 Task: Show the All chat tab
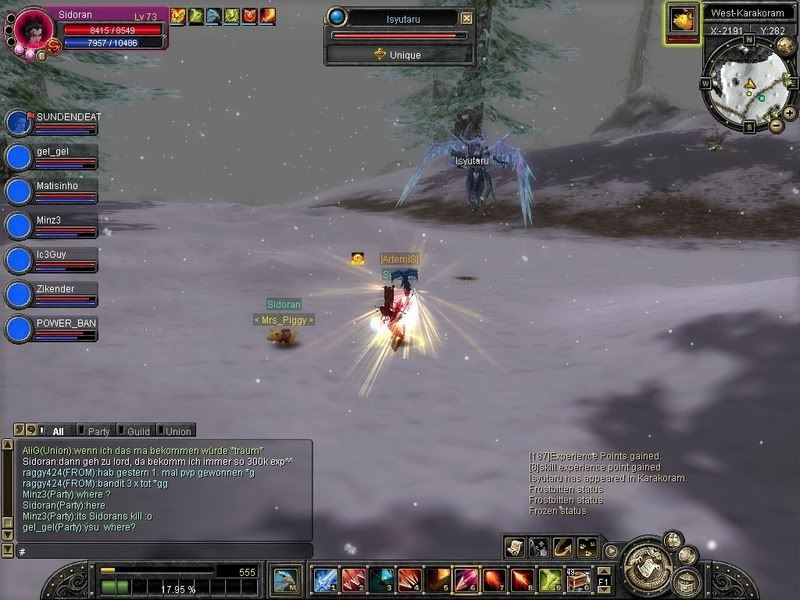57,431
